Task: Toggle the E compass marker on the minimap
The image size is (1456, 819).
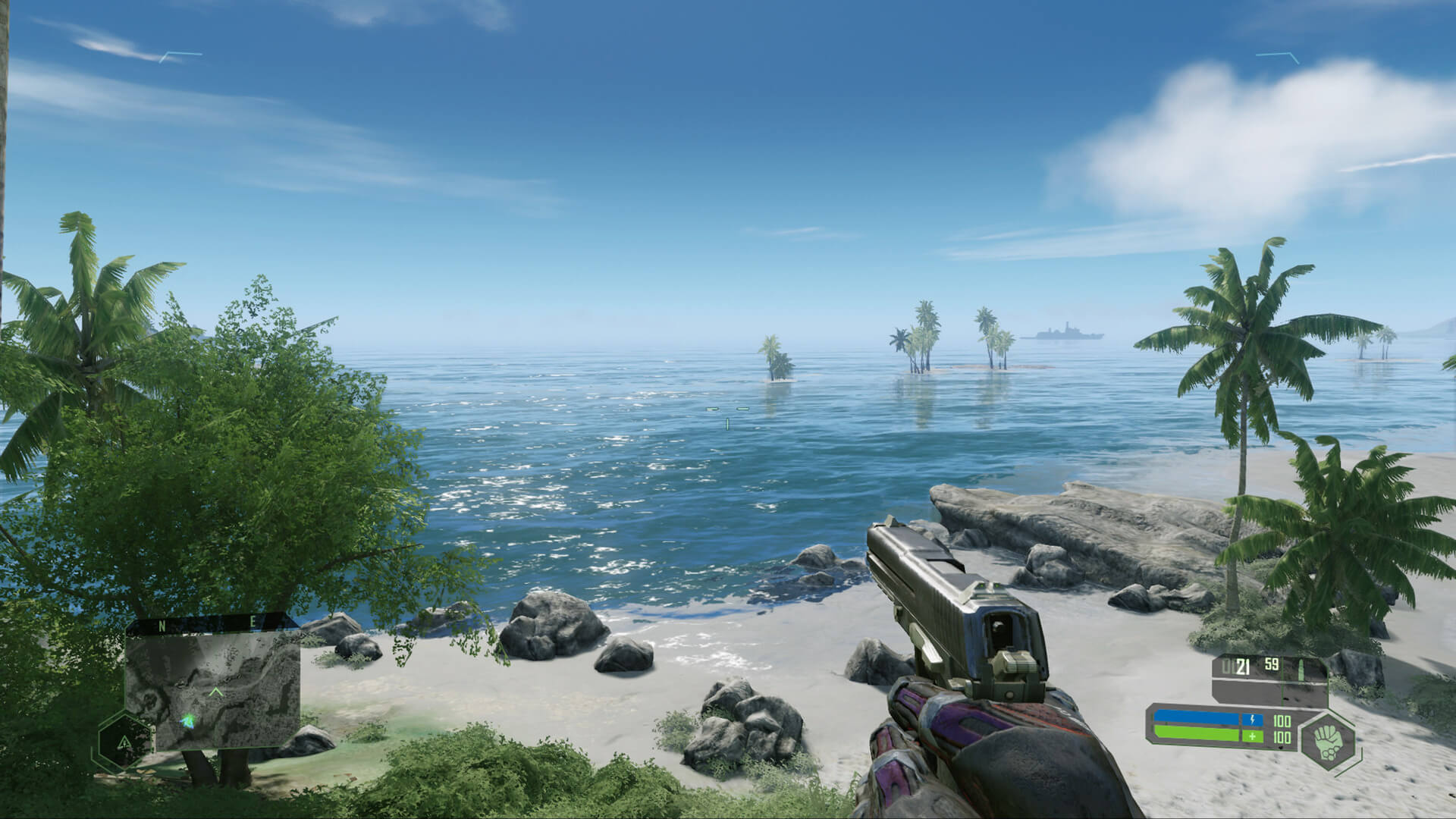Action: 253,621
